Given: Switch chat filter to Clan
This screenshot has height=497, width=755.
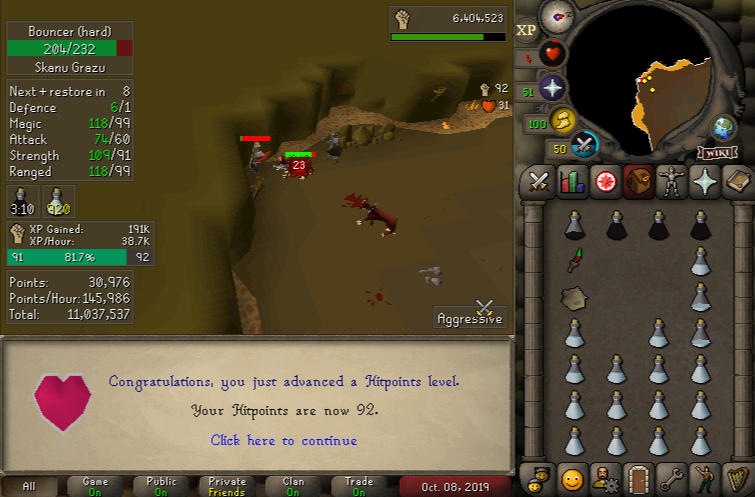Looking at the screenshot, I should [x=293, y=487].
